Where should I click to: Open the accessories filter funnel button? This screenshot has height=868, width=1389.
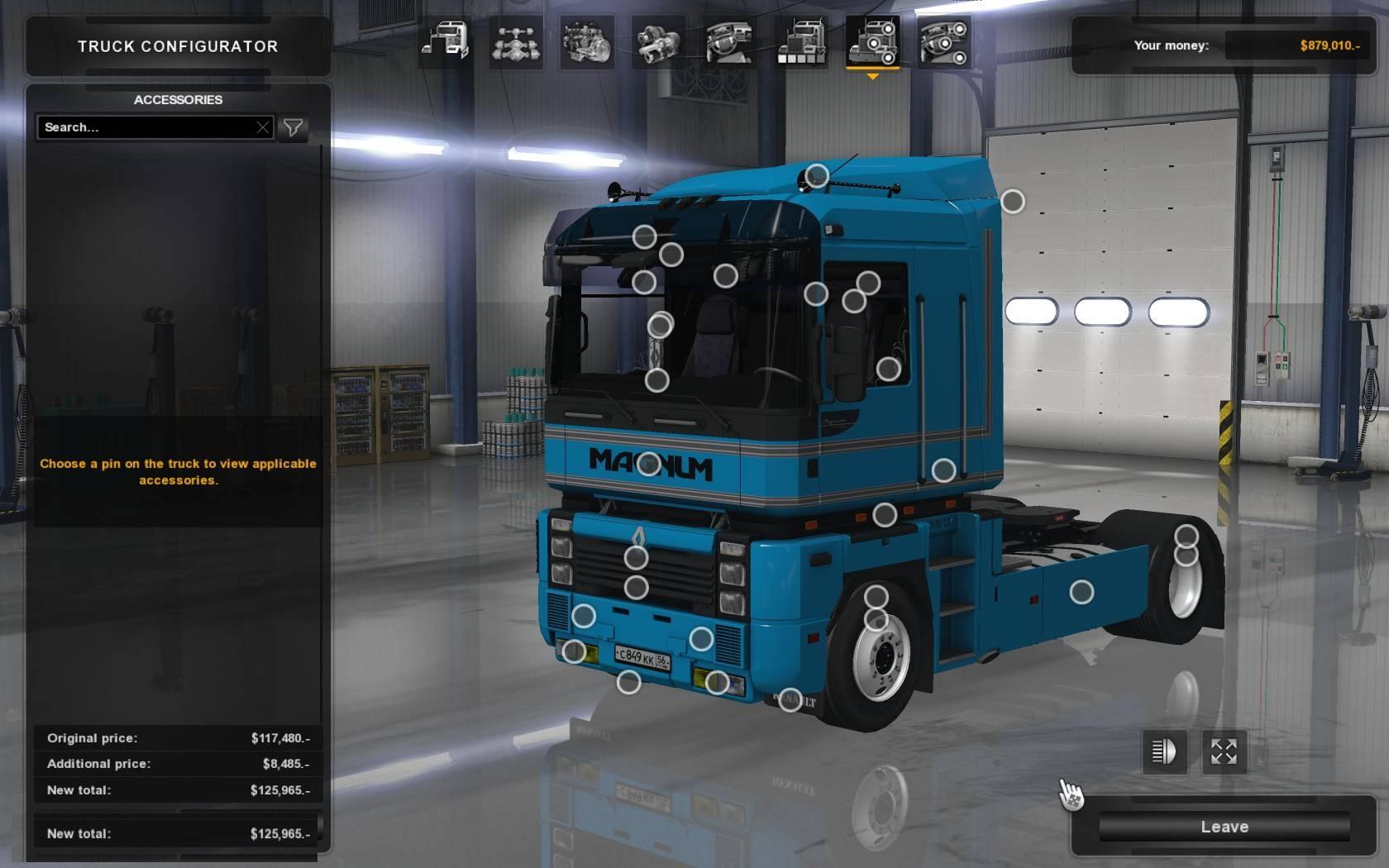click(x=293, y=127)
